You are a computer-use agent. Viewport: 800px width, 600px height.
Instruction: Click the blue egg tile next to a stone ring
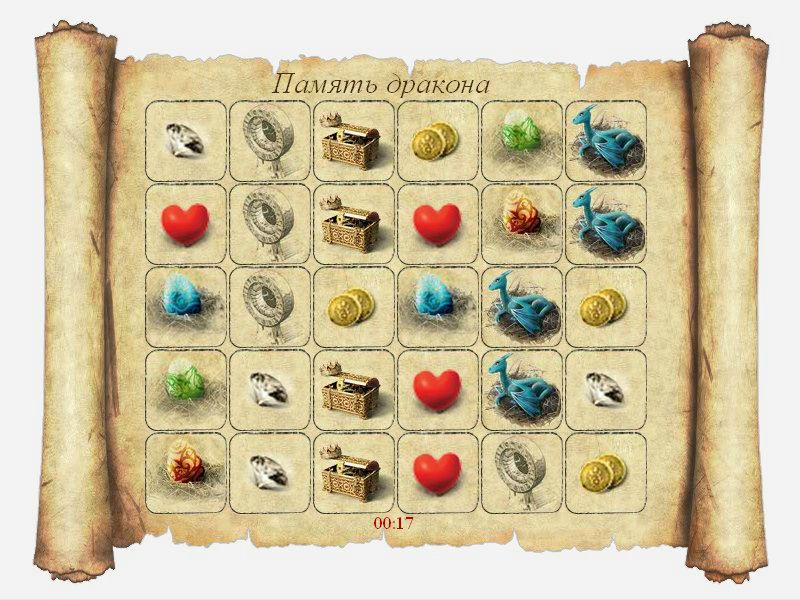(184, 306)
